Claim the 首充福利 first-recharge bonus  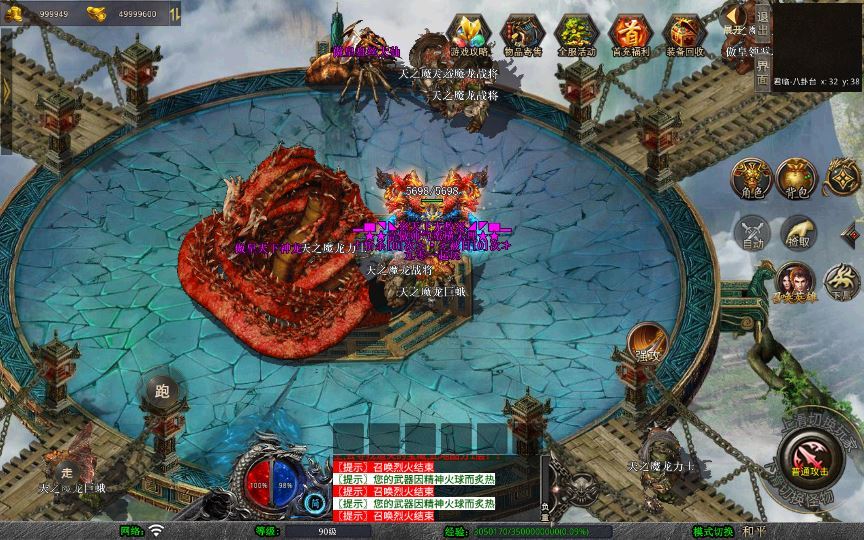click(630, 35)
